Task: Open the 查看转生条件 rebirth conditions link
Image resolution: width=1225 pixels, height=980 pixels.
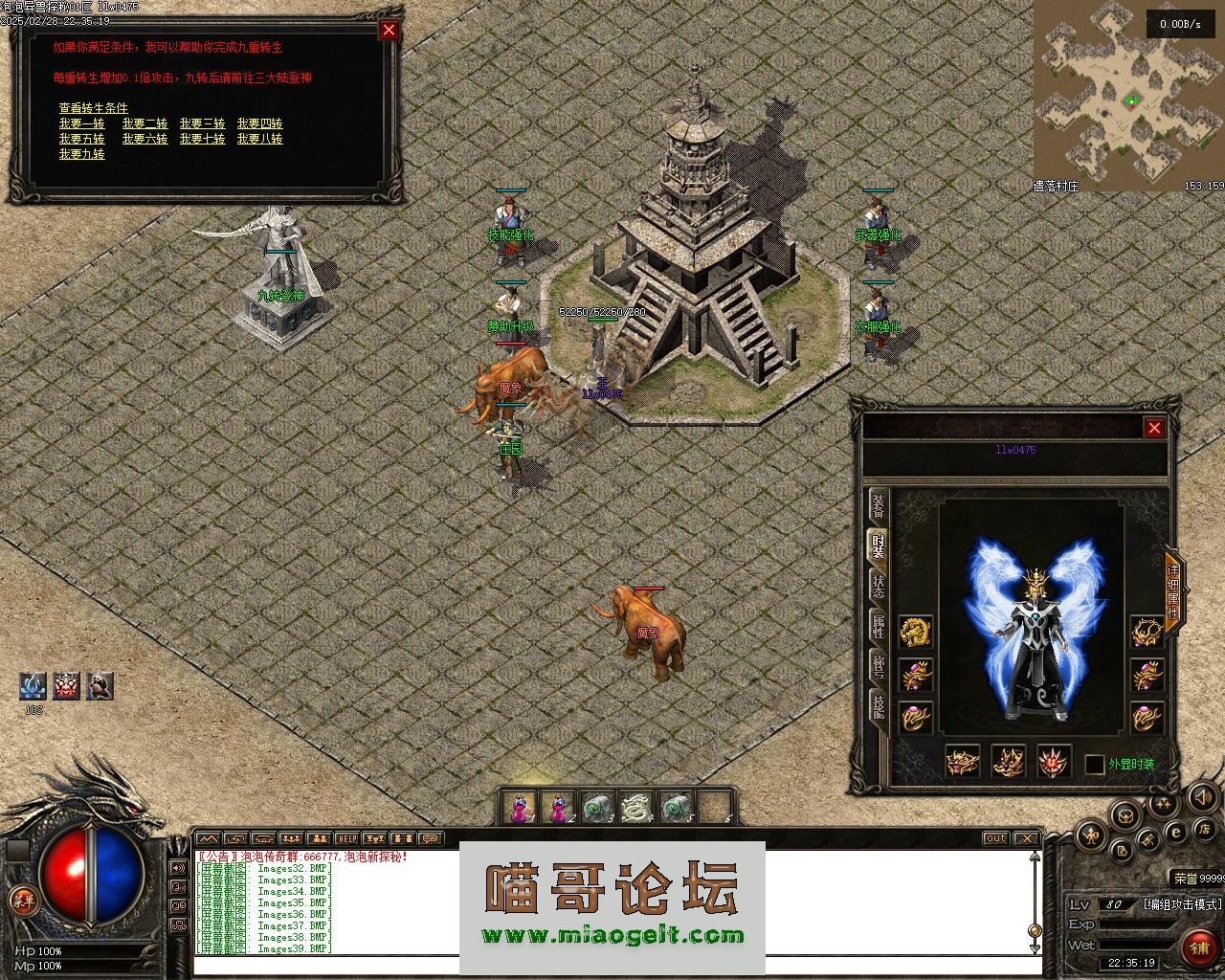Action: (93, 108)
